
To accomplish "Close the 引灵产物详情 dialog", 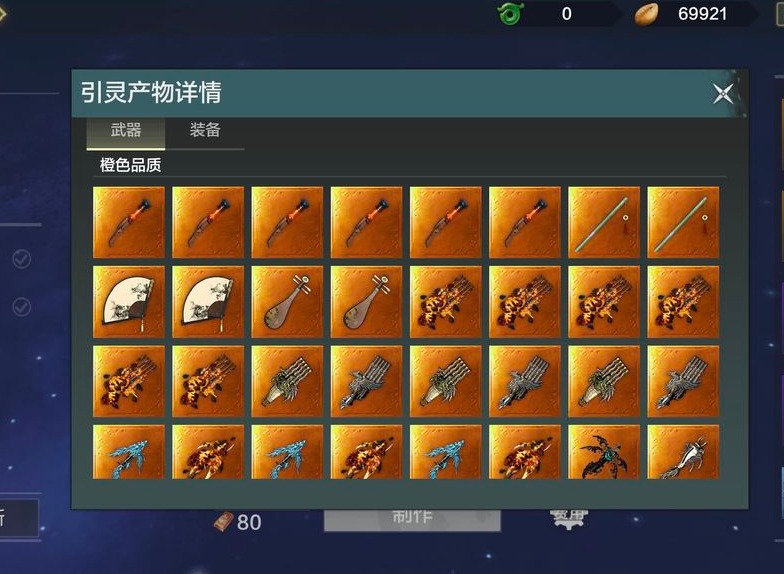I will tap(723, 94).
